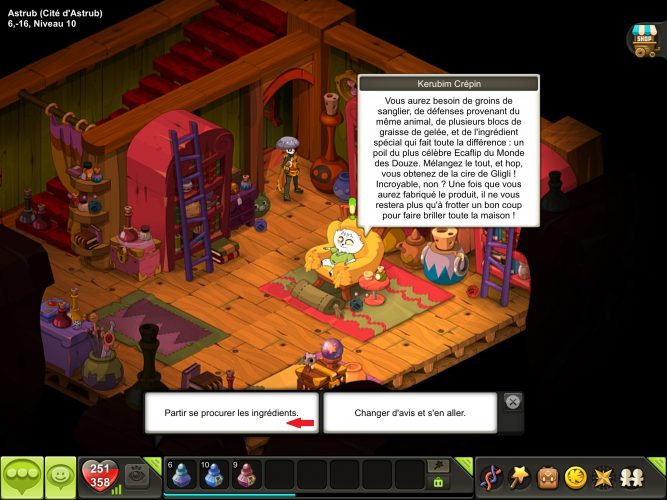
Task: Open the chat speech bubbles button
Action: [x=22, y=478]
